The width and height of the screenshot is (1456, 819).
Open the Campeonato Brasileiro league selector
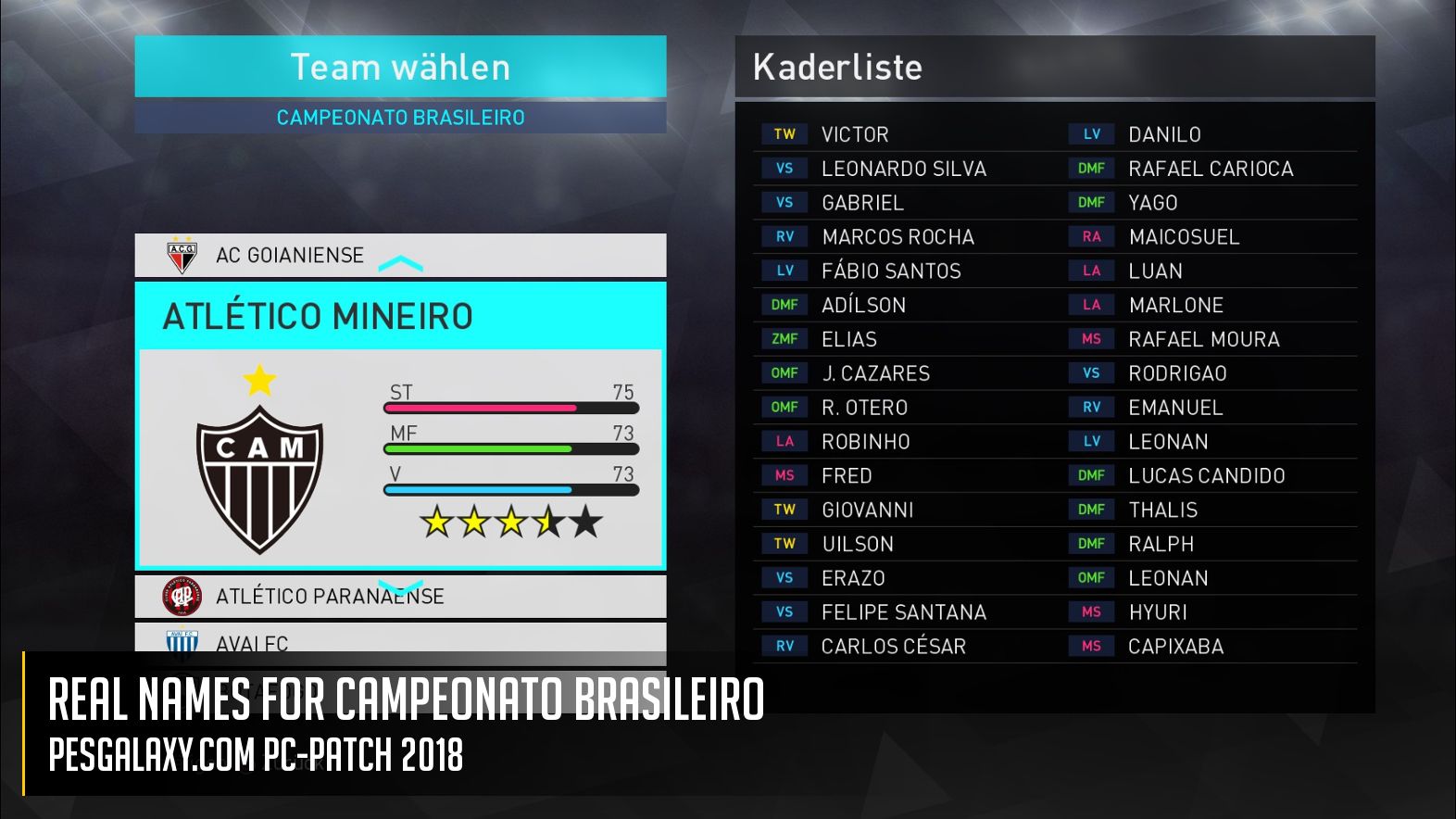(400, 118)
